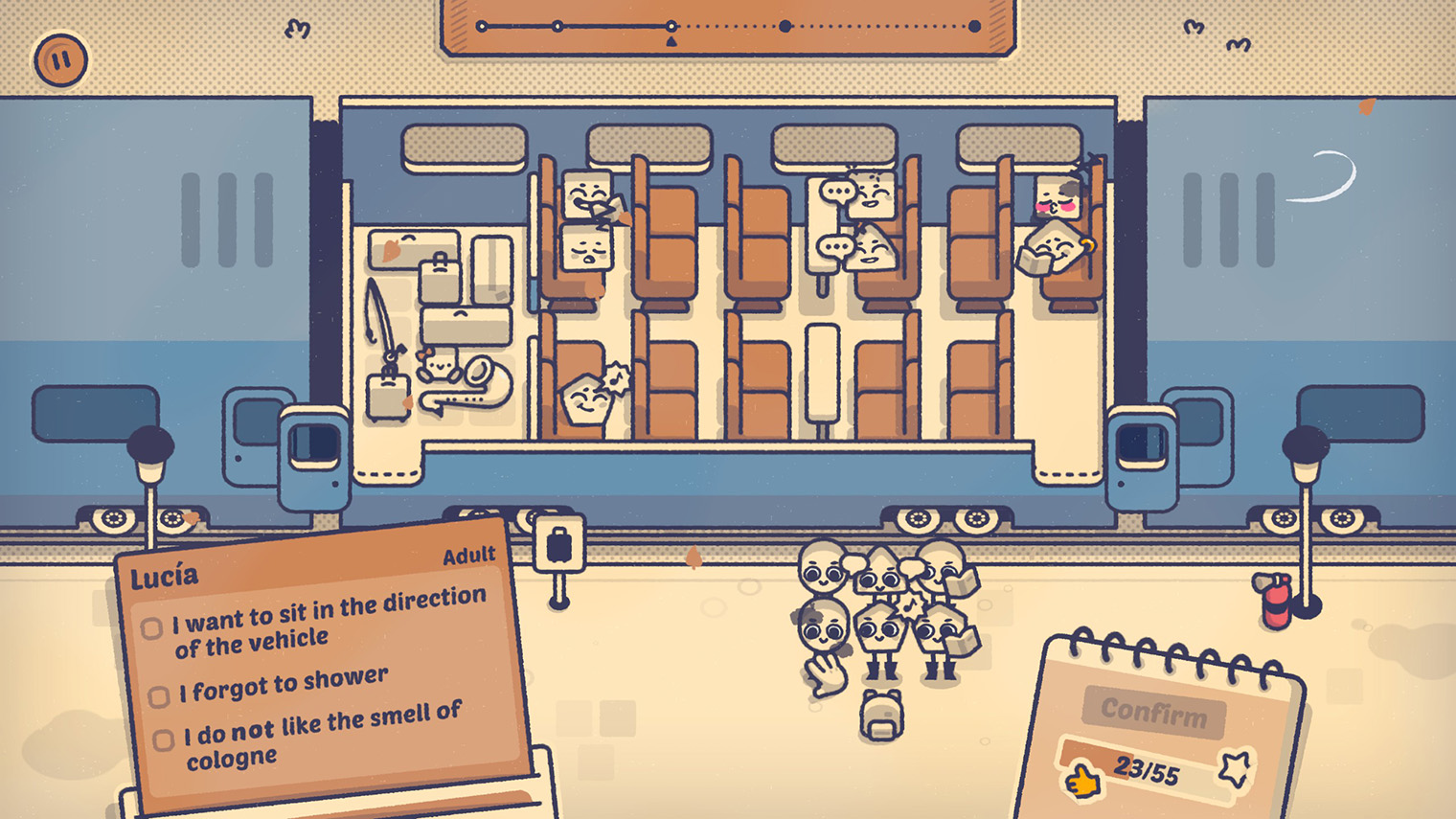
Task: Tick the 'do not like the smell of cologne' checkbox
Action: (x=164, y=739)
